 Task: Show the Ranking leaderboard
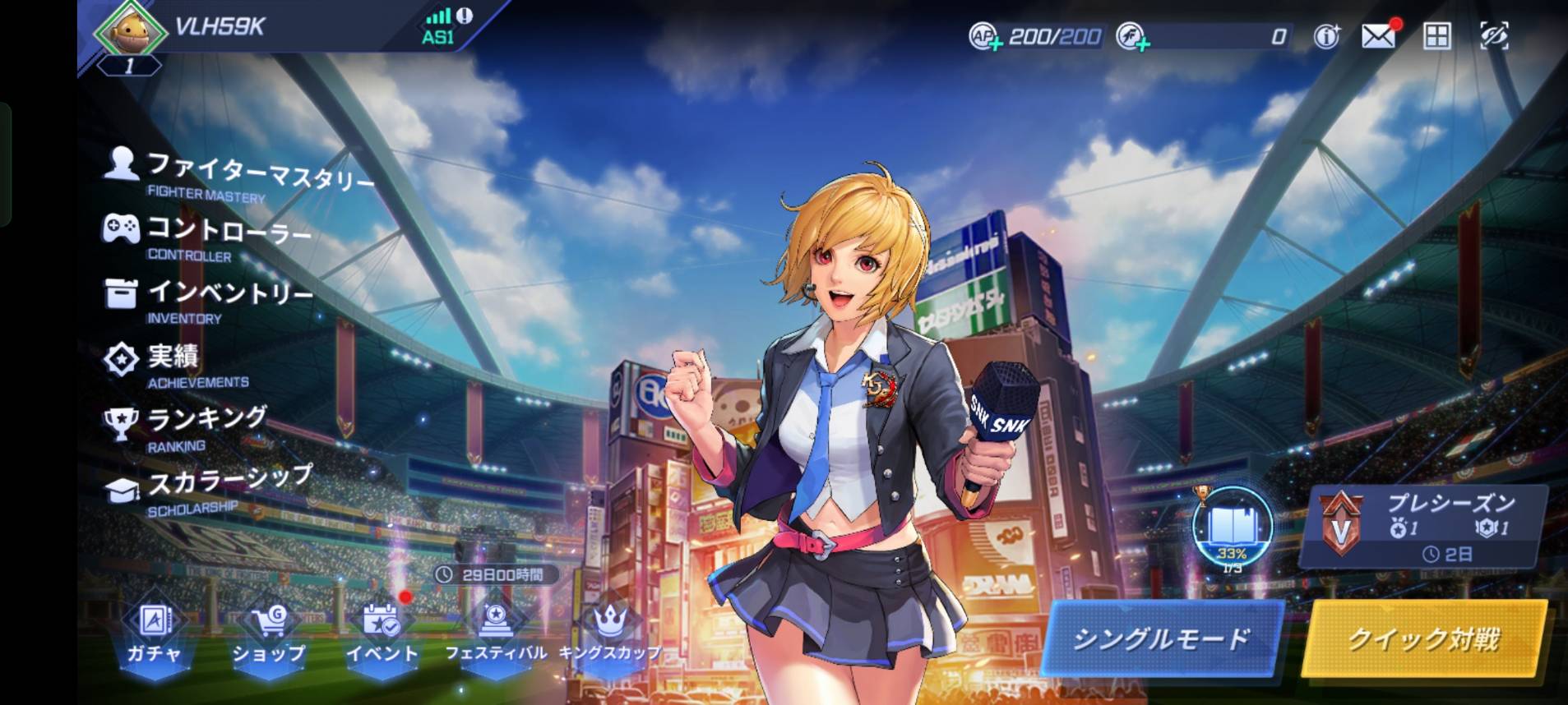tap(187, 426)
